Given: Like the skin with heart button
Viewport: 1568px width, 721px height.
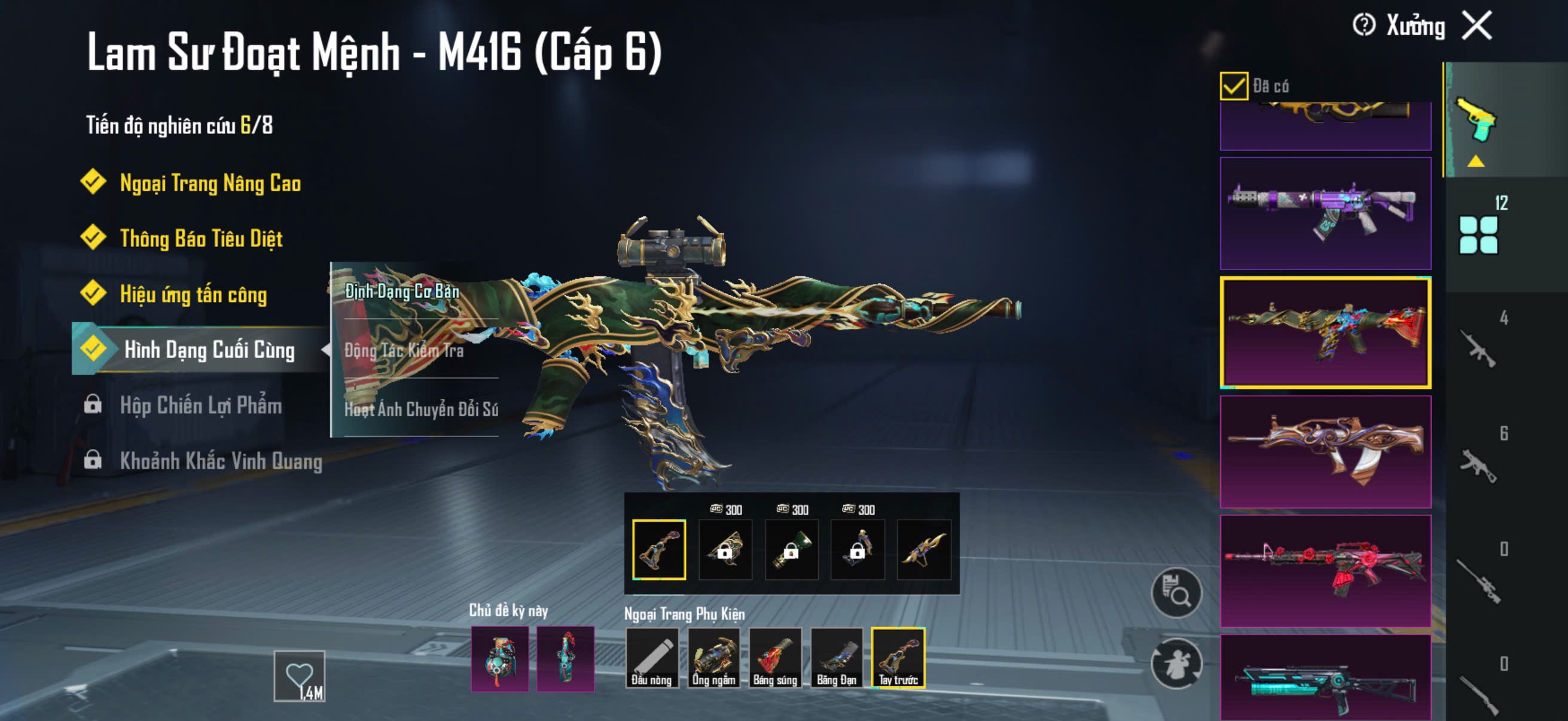Looking at the screenshot, I should pos(299,676).
